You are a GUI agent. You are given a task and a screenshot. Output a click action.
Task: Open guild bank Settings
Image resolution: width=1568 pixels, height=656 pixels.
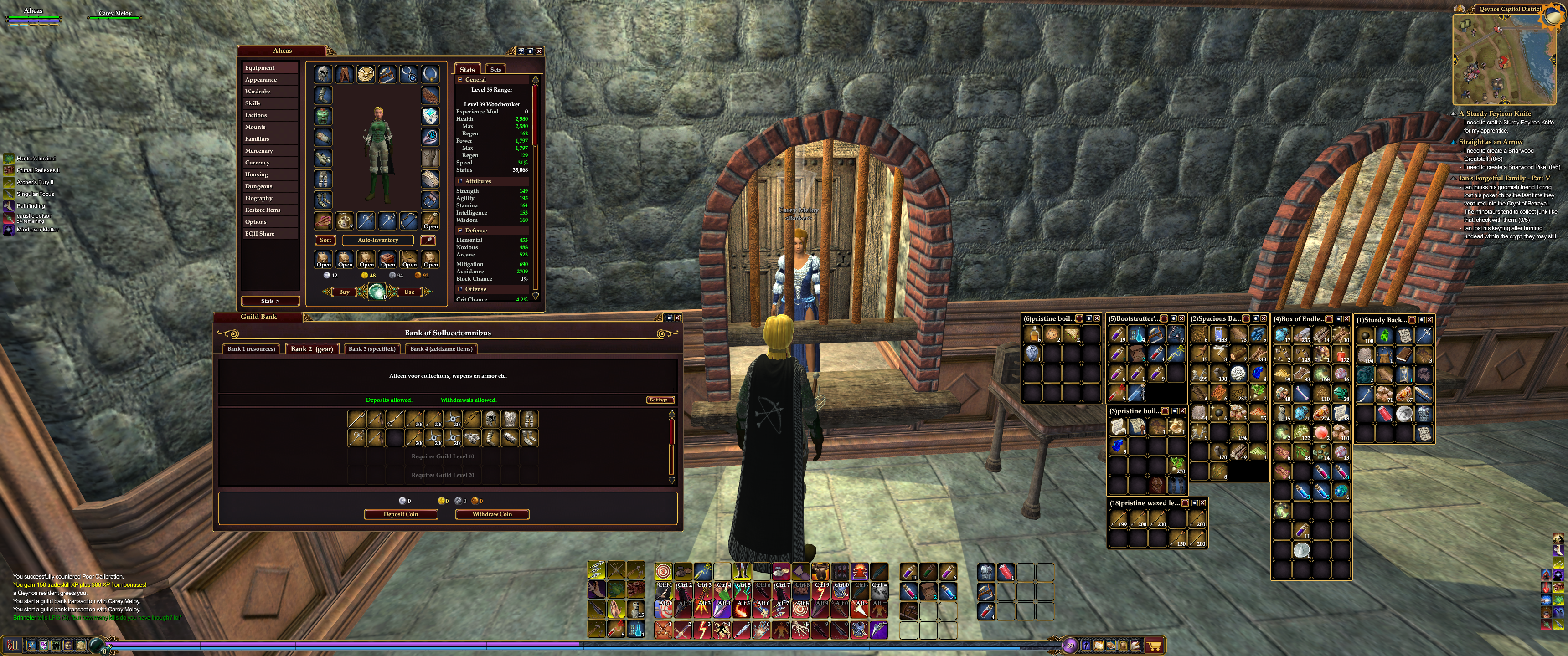point(660,400)
